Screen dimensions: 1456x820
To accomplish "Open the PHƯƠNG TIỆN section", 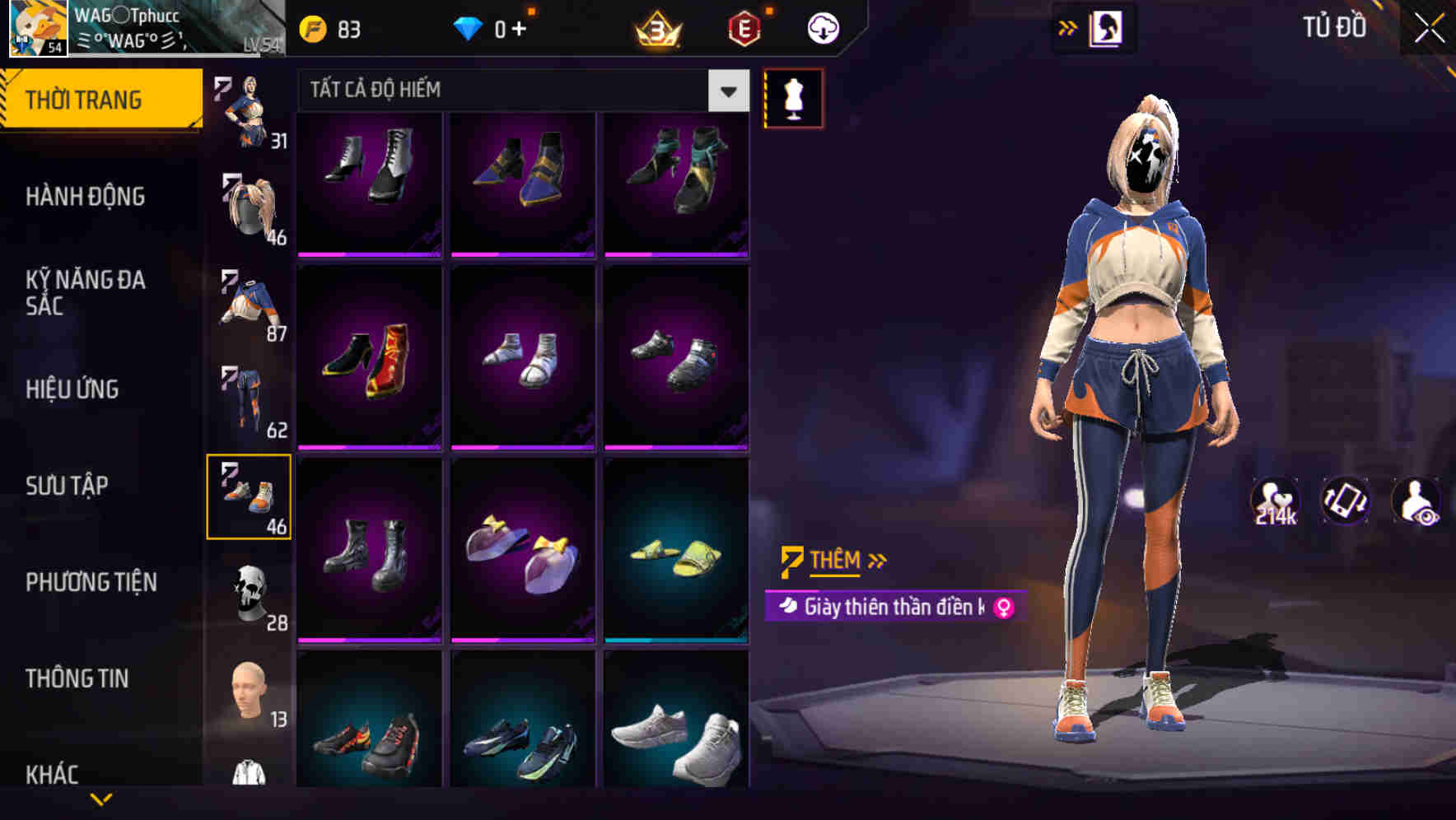I will [91, 582].
